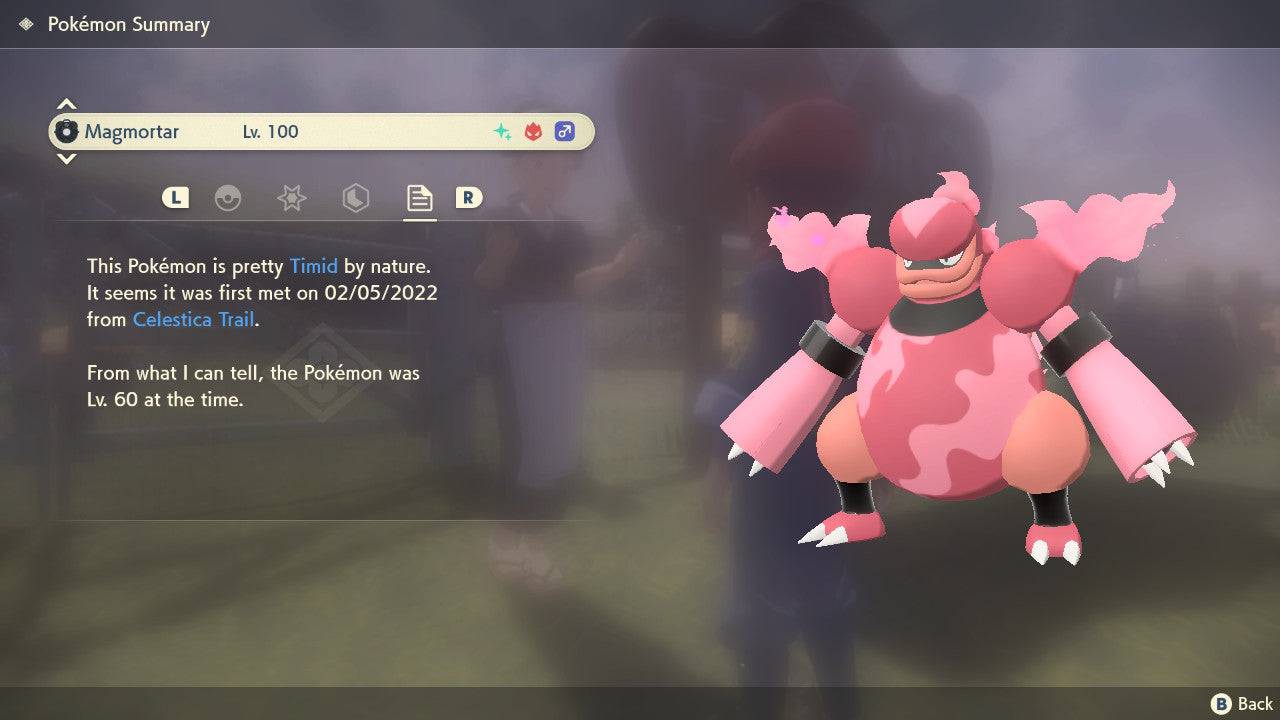Select the memo page tab
The width and height of the screenshot is (1280, 720).
419,198
